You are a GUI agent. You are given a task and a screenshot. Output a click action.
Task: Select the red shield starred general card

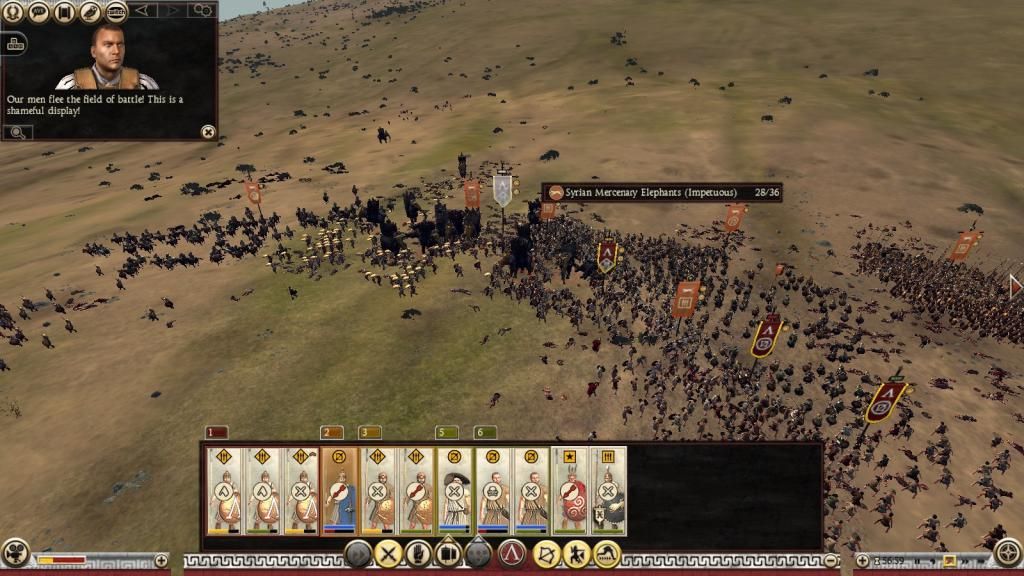pos(570,490)
